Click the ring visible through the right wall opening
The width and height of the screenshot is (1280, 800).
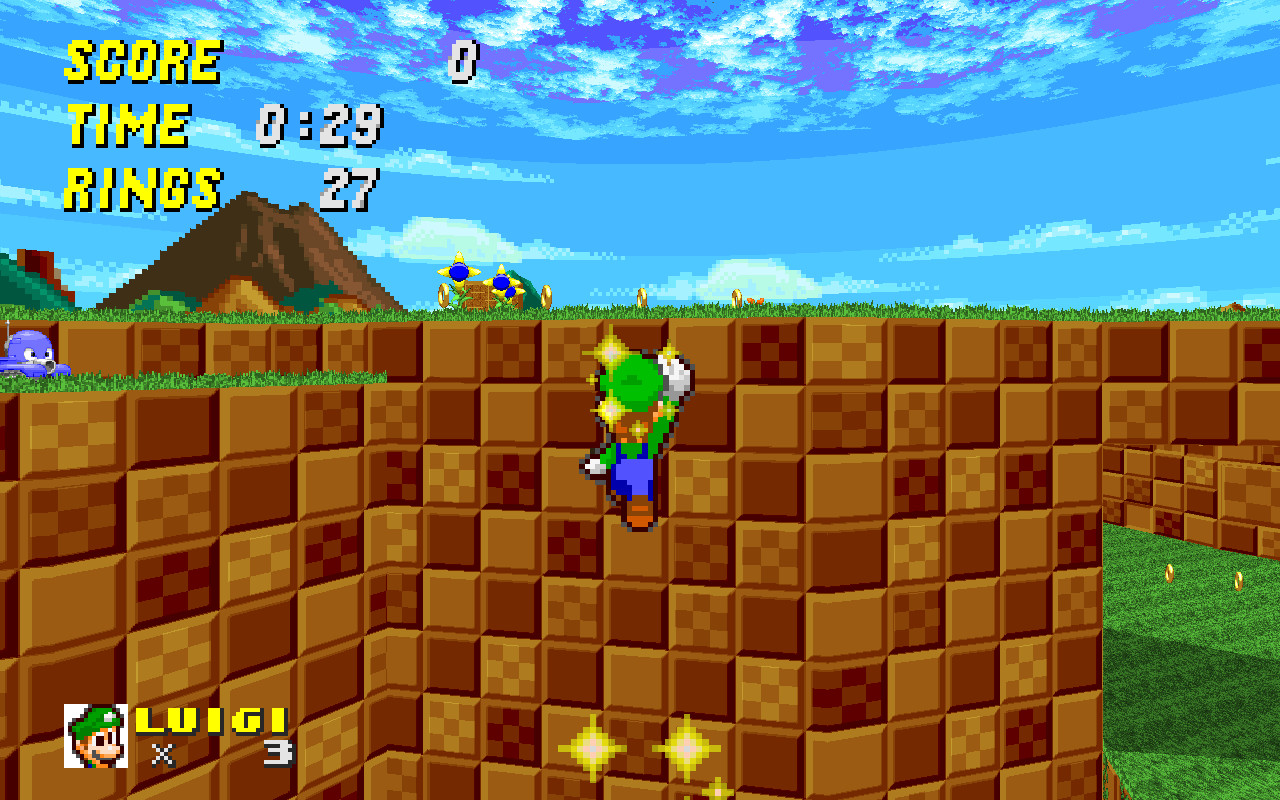[1169, 573]
